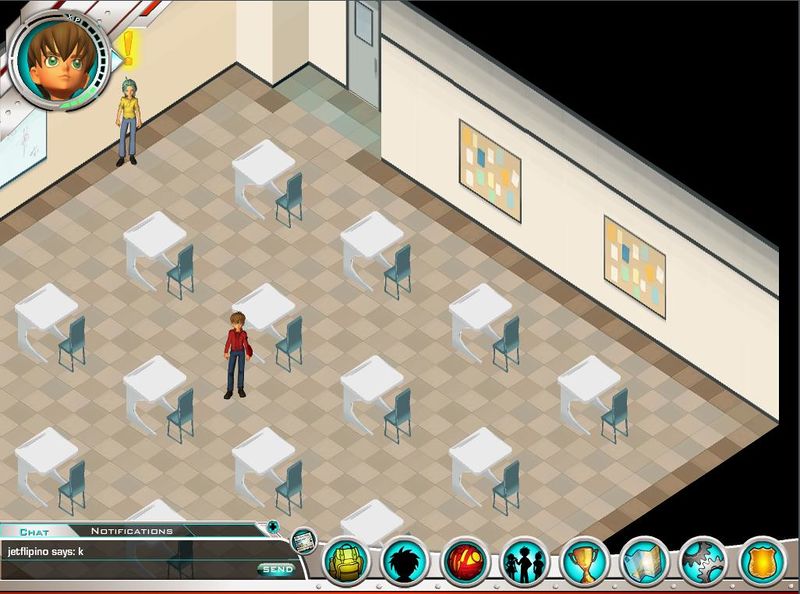Open the folded map icon

coord(644,562)
